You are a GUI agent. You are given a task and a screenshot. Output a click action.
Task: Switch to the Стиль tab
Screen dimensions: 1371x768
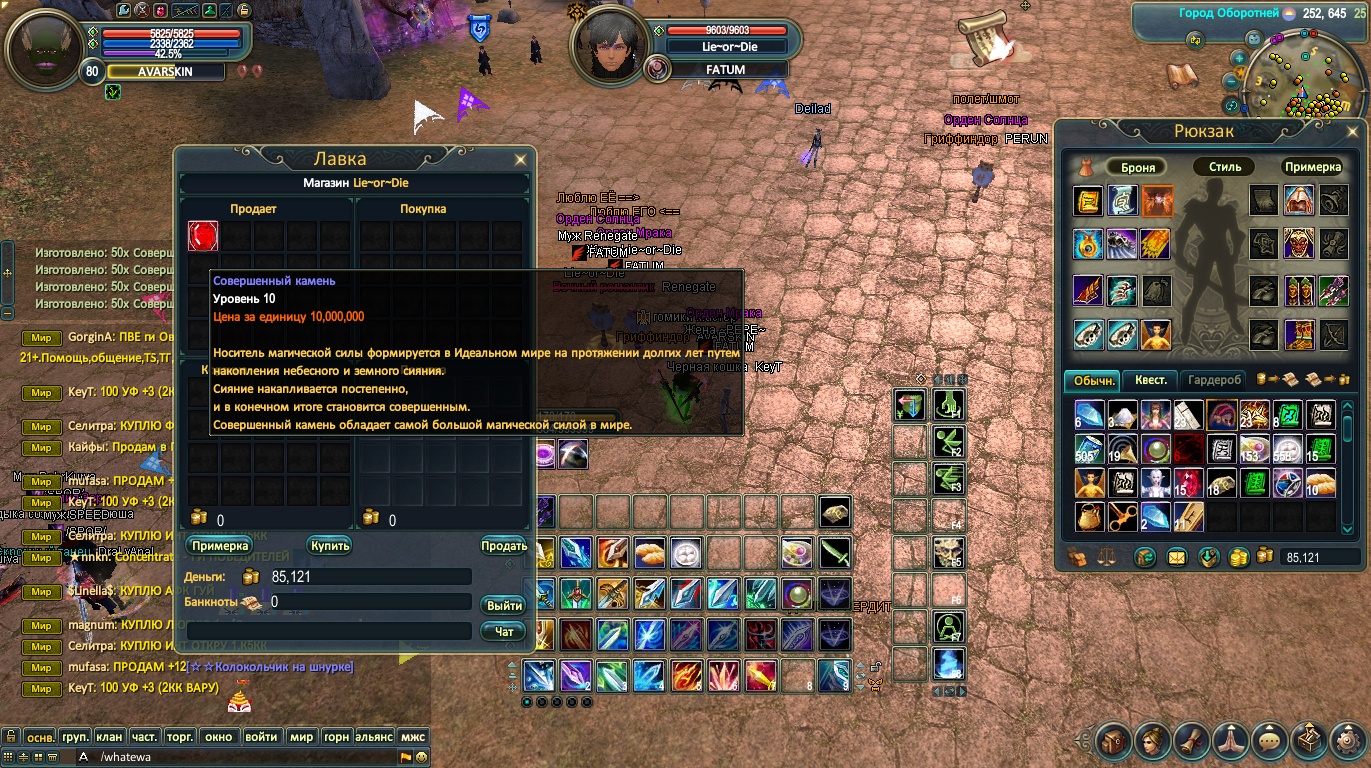pyautogui.click(x=1224, y=167)
